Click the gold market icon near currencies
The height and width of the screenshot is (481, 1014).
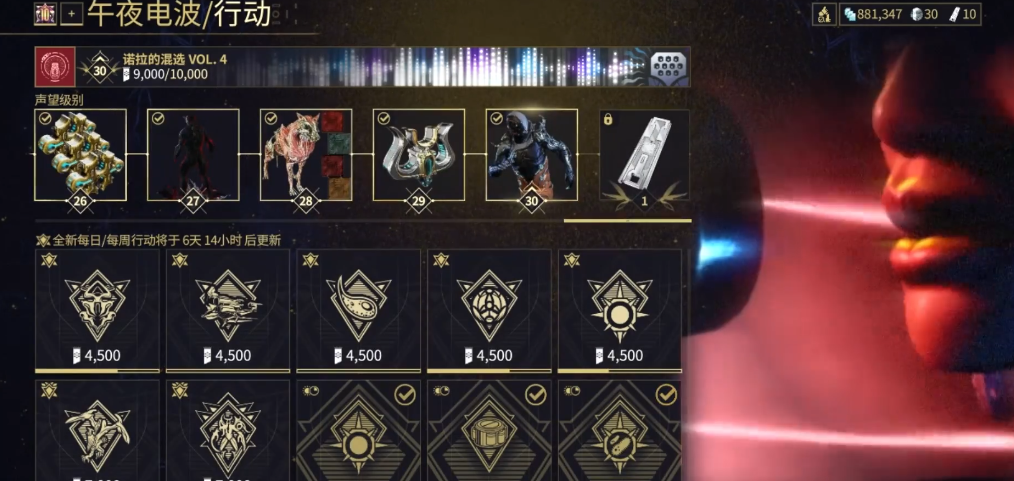[x=825, y=14]
